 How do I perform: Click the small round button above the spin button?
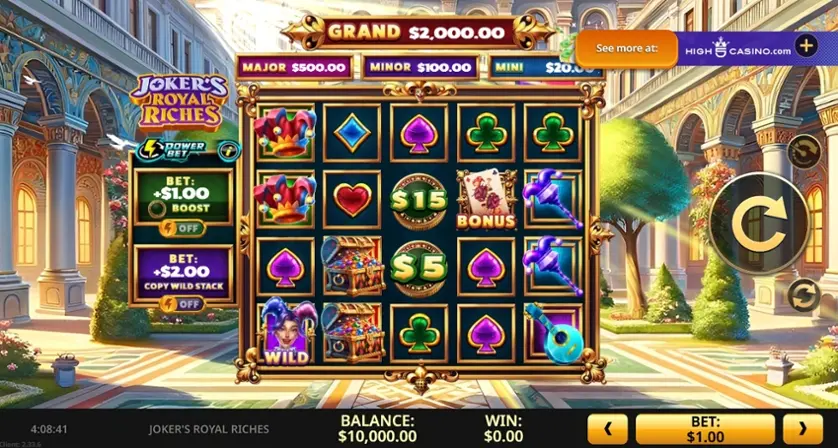click(803, 151)
